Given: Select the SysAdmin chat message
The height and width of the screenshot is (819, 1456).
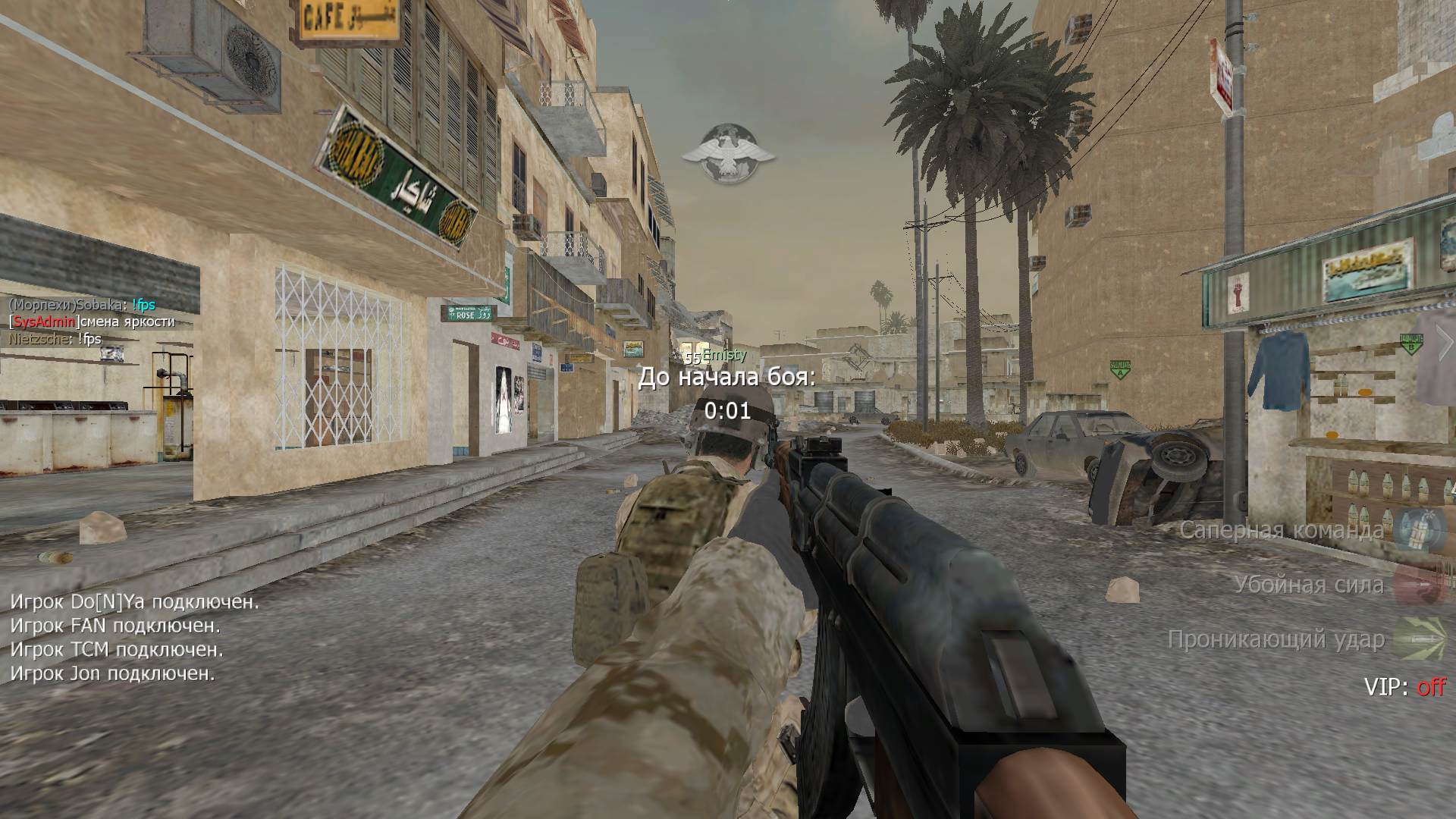Looking at the screenshot, I should click(x=92, y=322).
